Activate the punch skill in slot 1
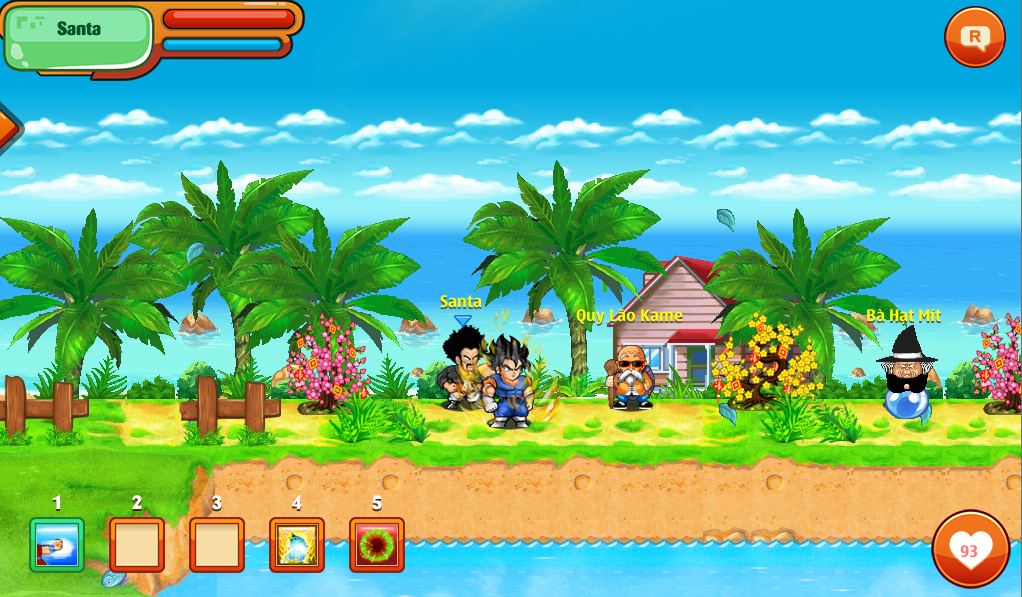The image size is (1022, 597). click(57, 545)
